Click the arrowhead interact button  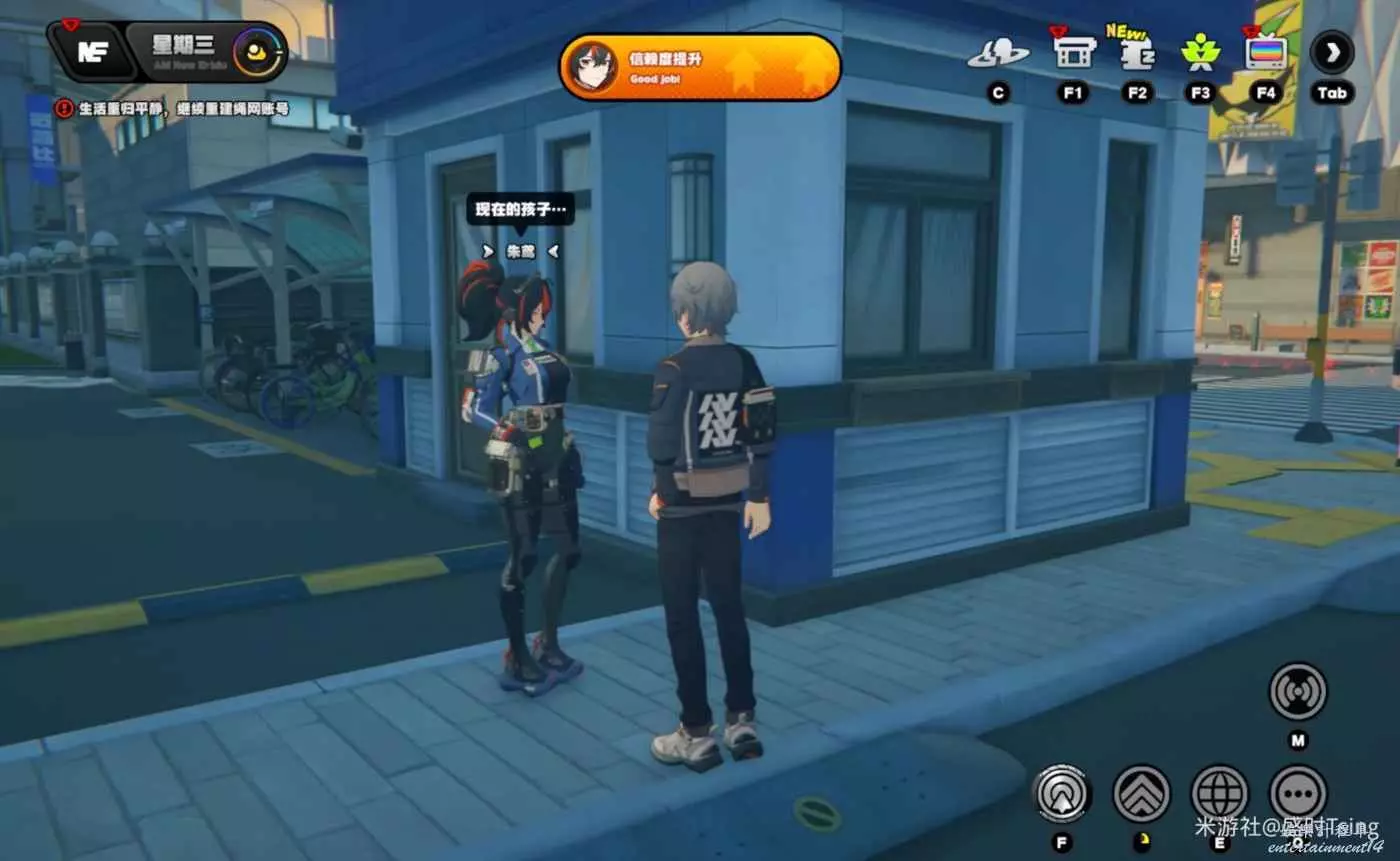tap(1061, 793)
